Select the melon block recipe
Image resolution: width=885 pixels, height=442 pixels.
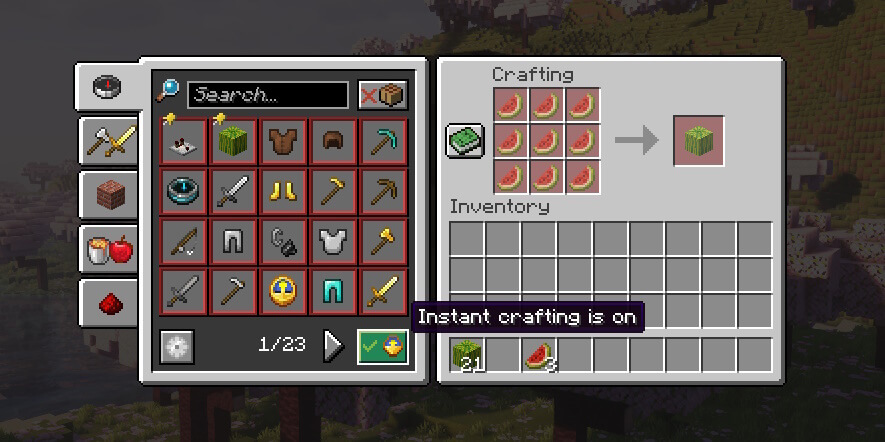pos(233,142)
